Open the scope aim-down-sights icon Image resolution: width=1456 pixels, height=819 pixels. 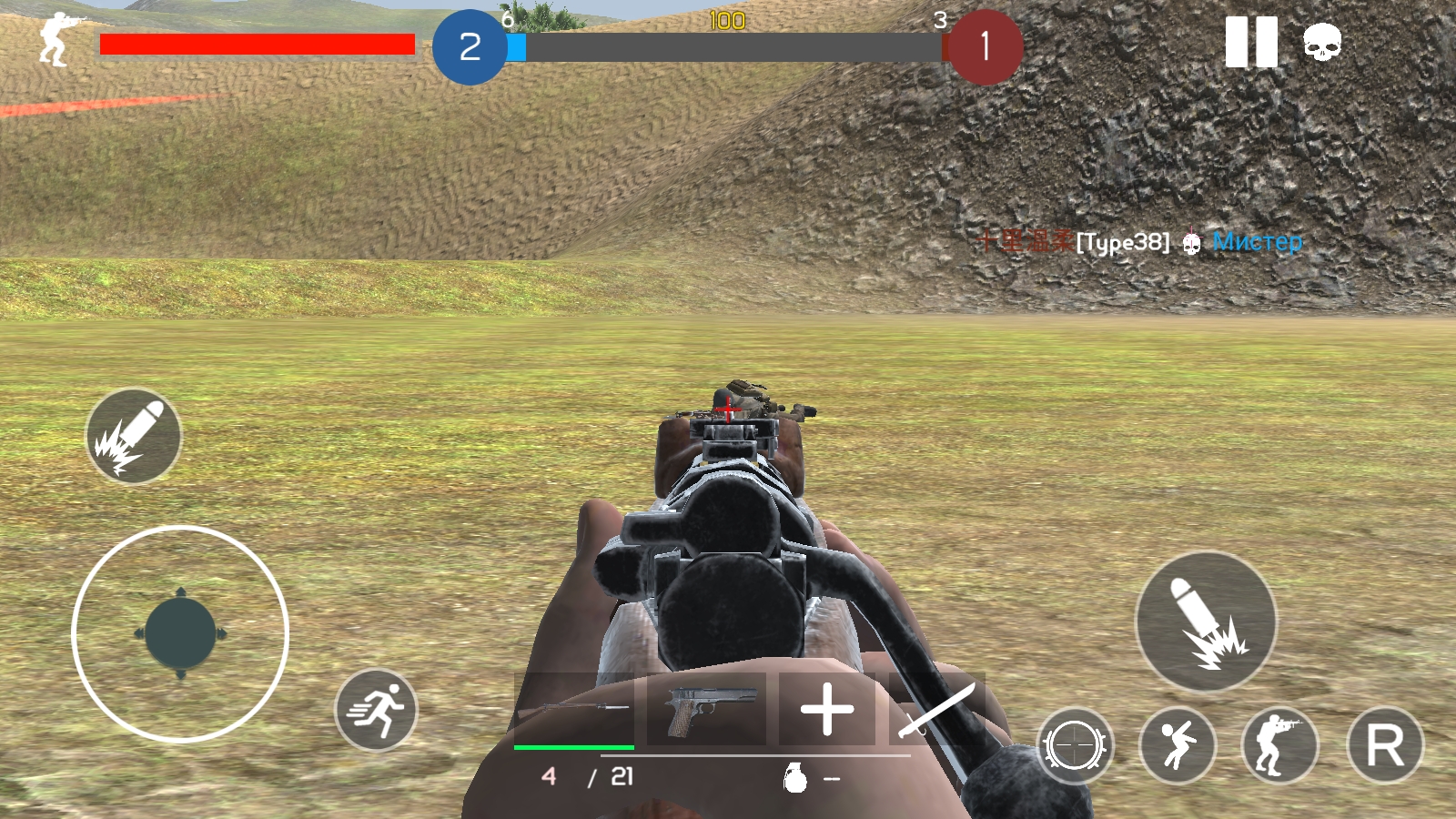click(x=1077, y=744)
